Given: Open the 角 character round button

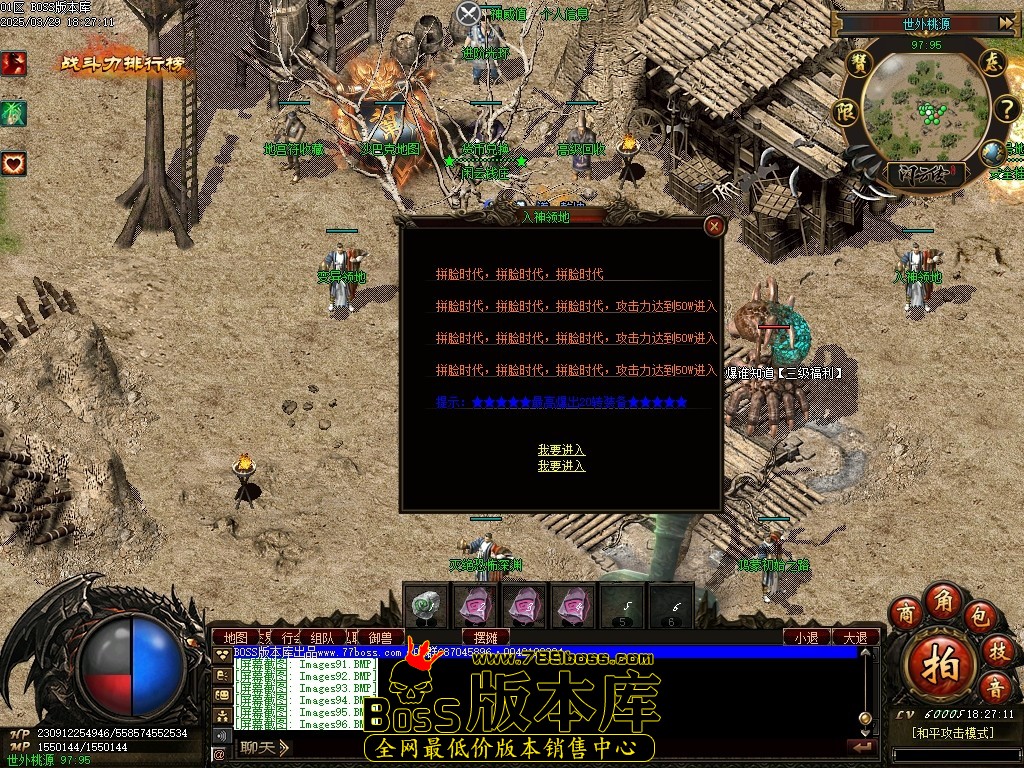Looking at the screenshot, I should [942, 599].
